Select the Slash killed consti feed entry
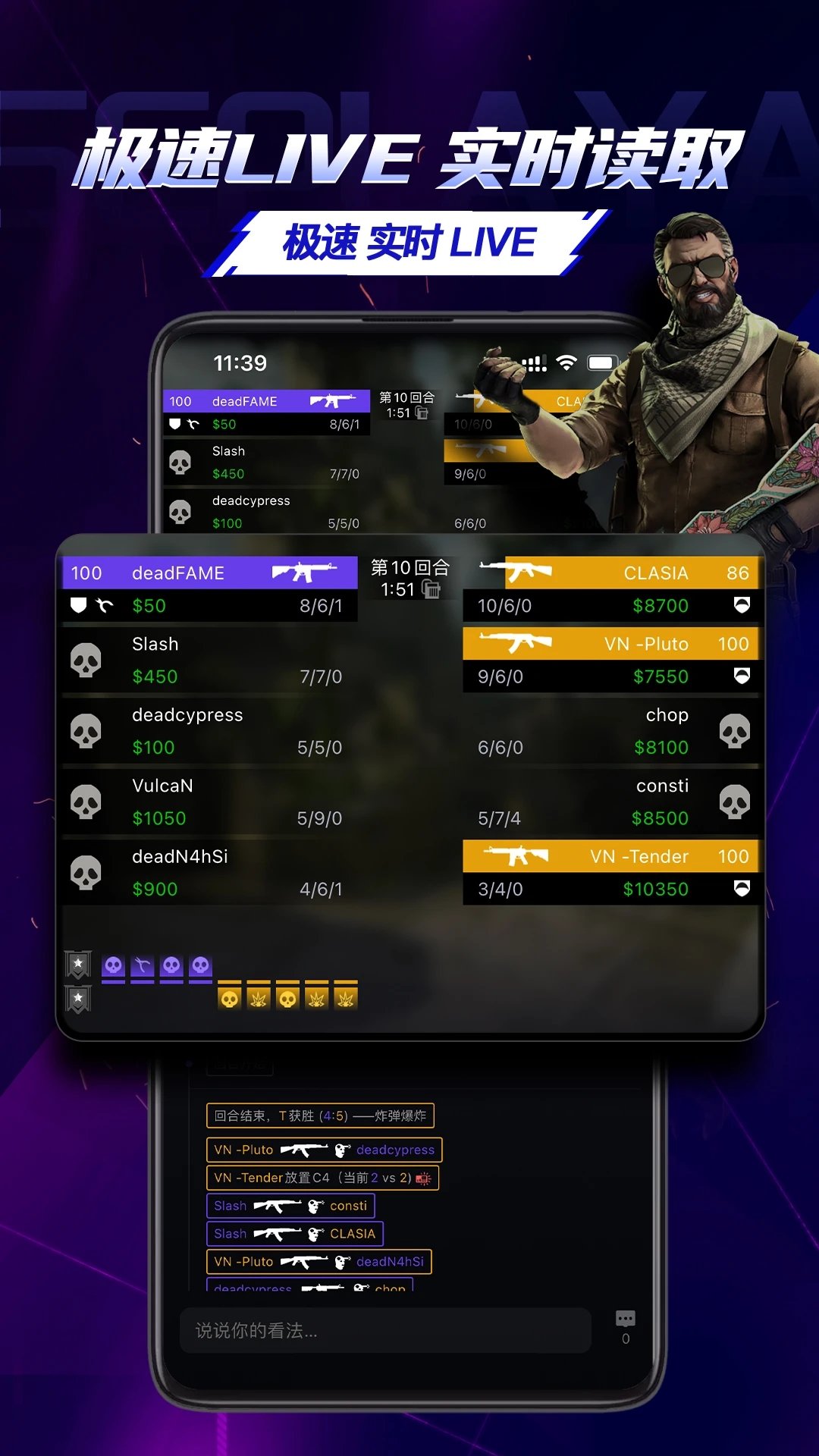The image size is (819, 1456). coord(290,1206)
